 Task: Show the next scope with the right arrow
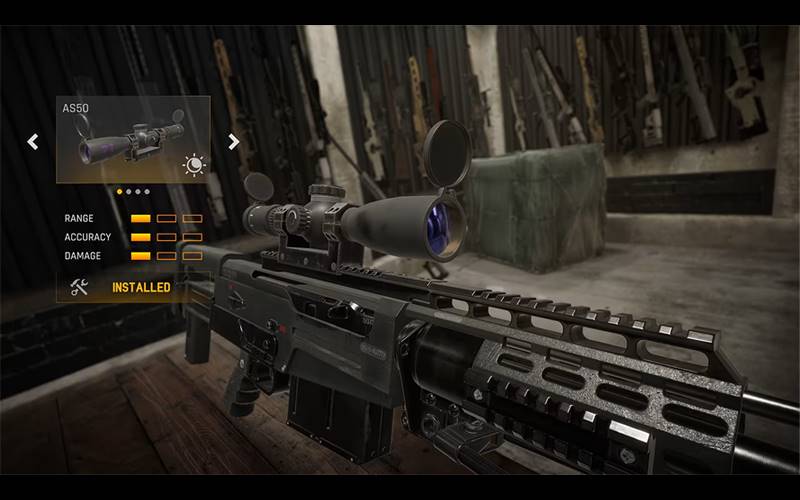point(234,141)
